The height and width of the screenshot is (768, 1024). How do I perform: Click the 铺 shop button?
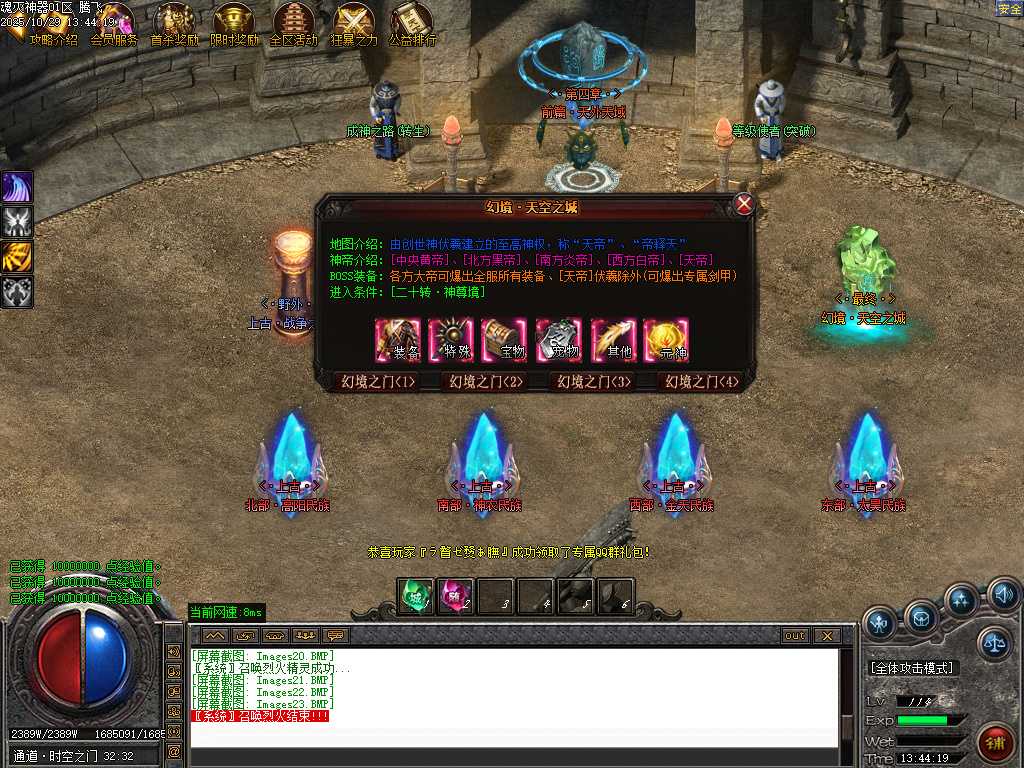click(x=994, y=745)
